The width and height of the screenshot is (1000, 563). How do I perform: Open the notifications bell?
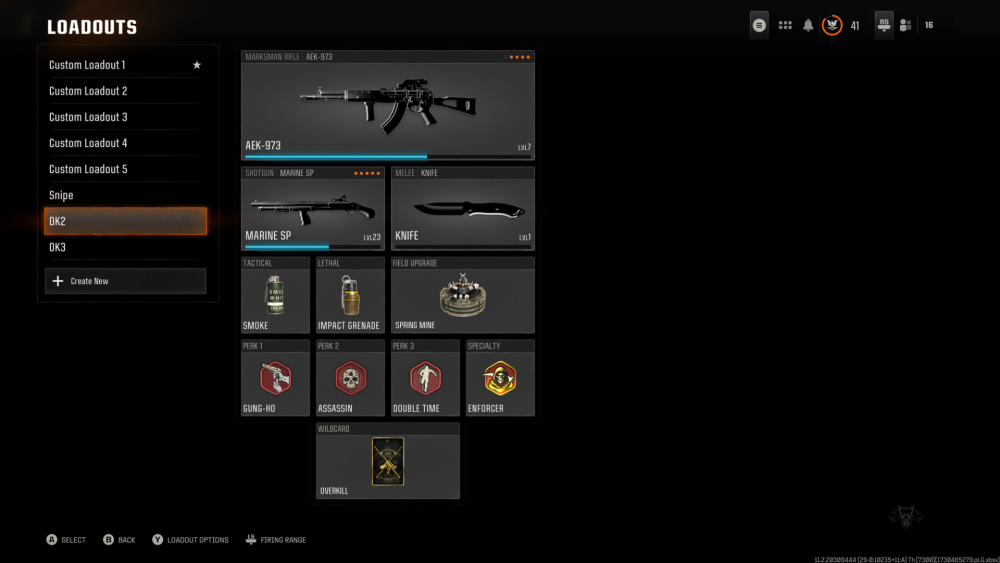pyautogui.click(x=808, y=25)
